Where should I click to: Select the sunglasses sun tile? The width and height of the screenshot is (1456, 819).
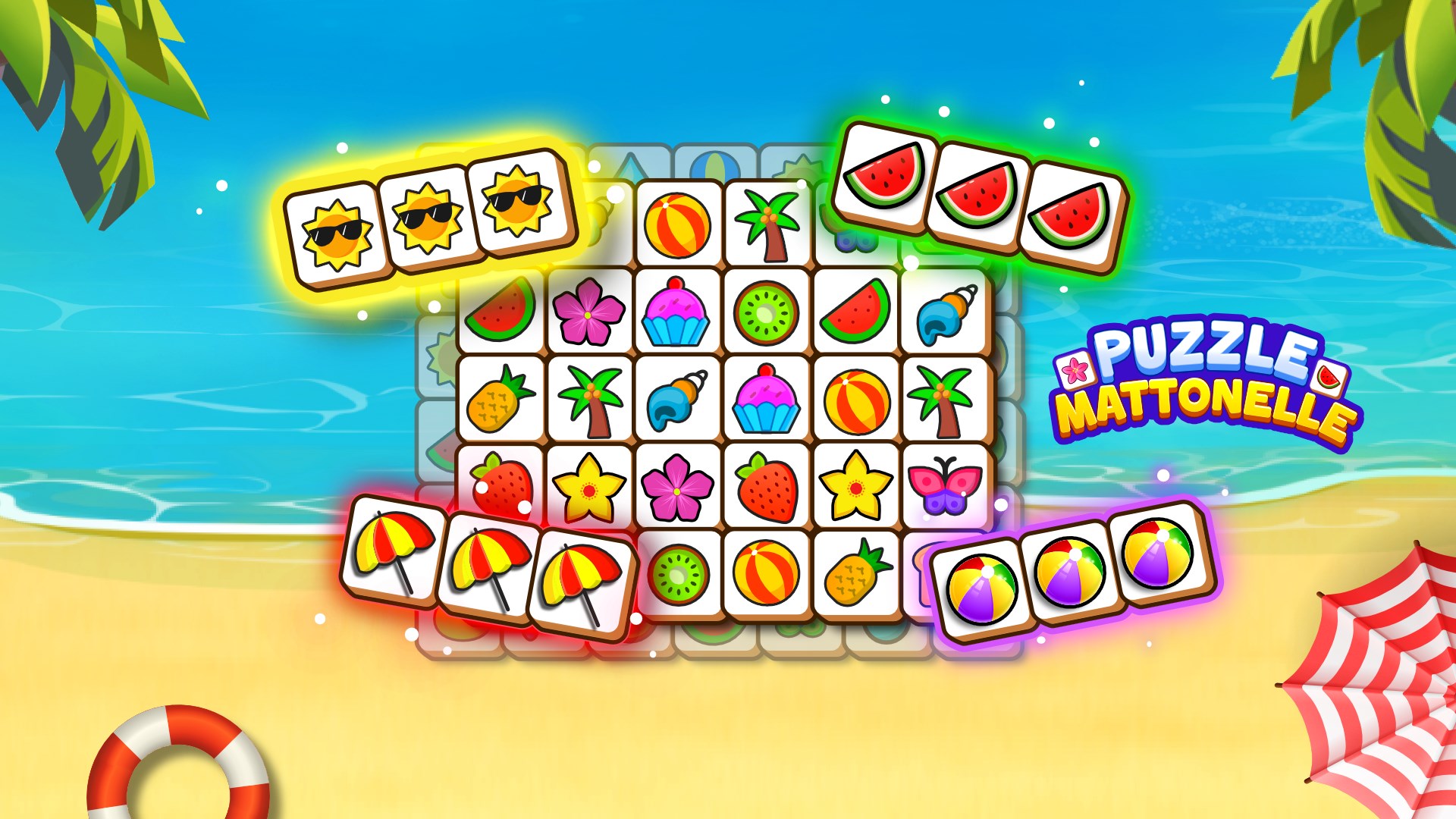341,227
